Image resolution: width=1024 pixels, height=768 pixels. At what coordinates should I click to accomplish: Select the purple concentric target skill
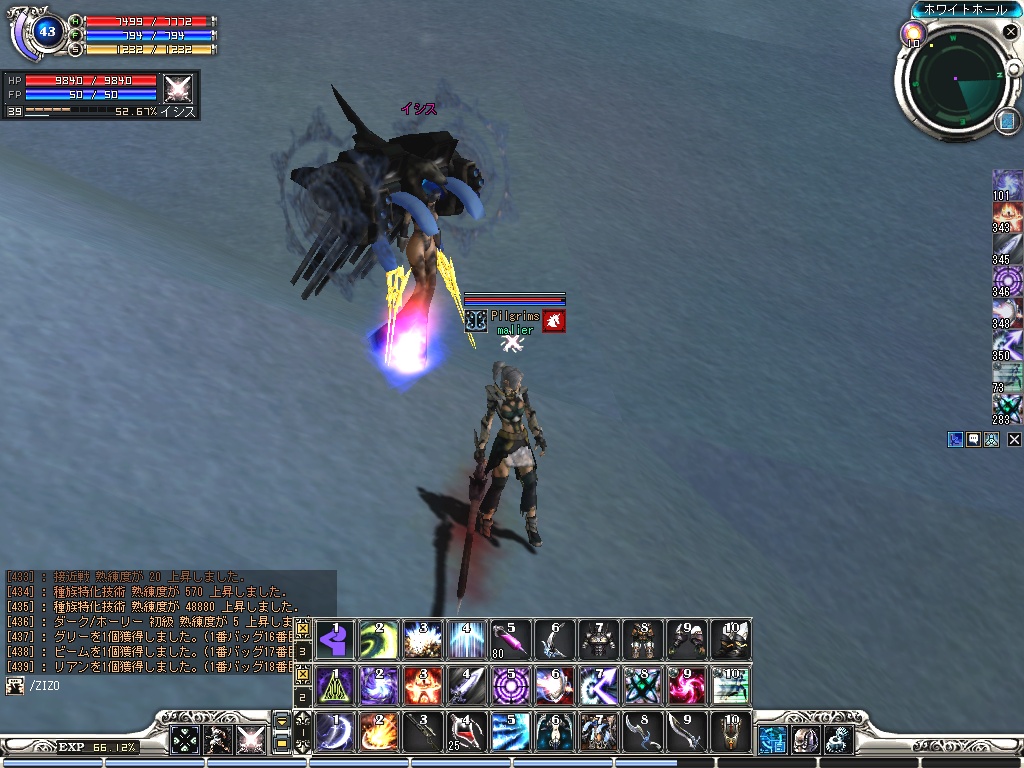pyautogui.click(x=511, y=685)
